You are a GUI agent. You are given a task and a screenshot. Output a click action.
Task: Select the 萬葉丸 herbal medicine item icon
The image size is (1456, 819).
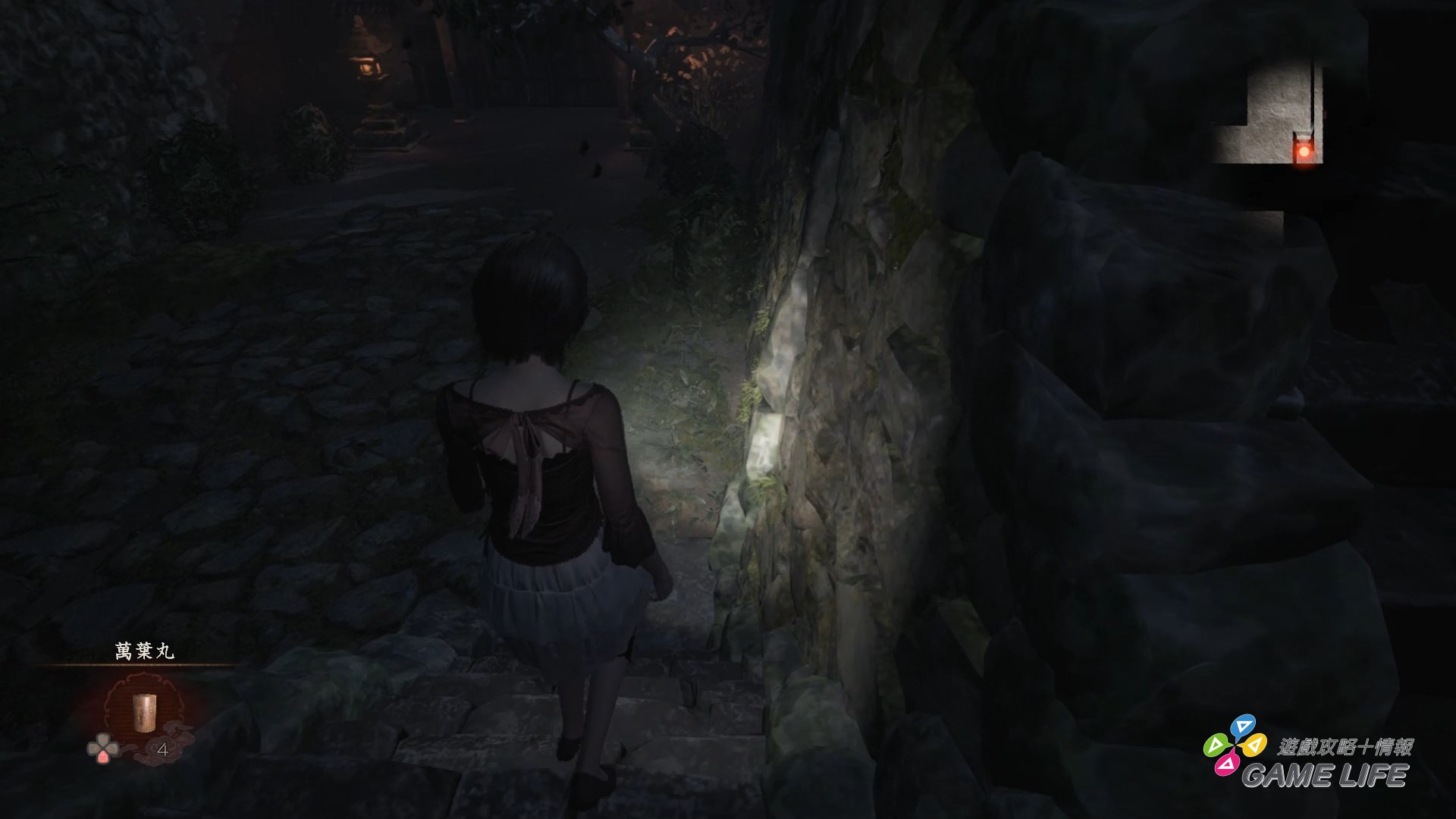(x=144, y=712)
